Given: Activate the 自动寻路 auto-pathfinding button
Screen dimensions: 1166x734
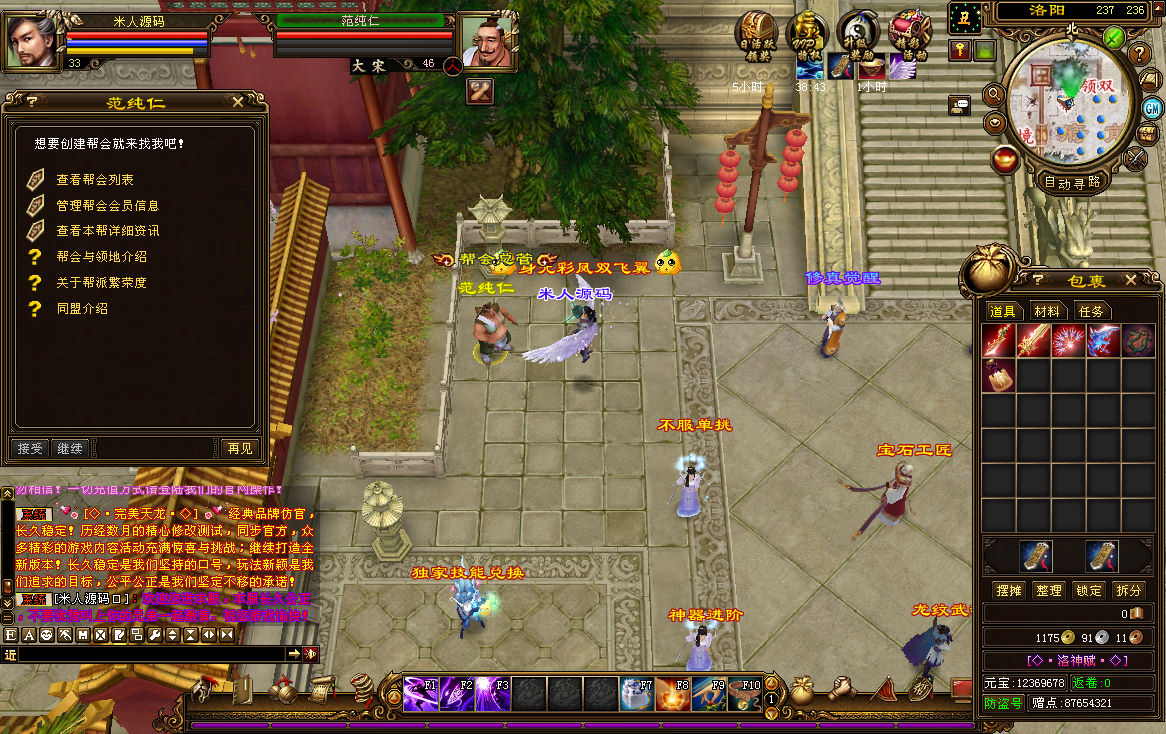Looking at the screenshot, I should tap(1072, 183).
